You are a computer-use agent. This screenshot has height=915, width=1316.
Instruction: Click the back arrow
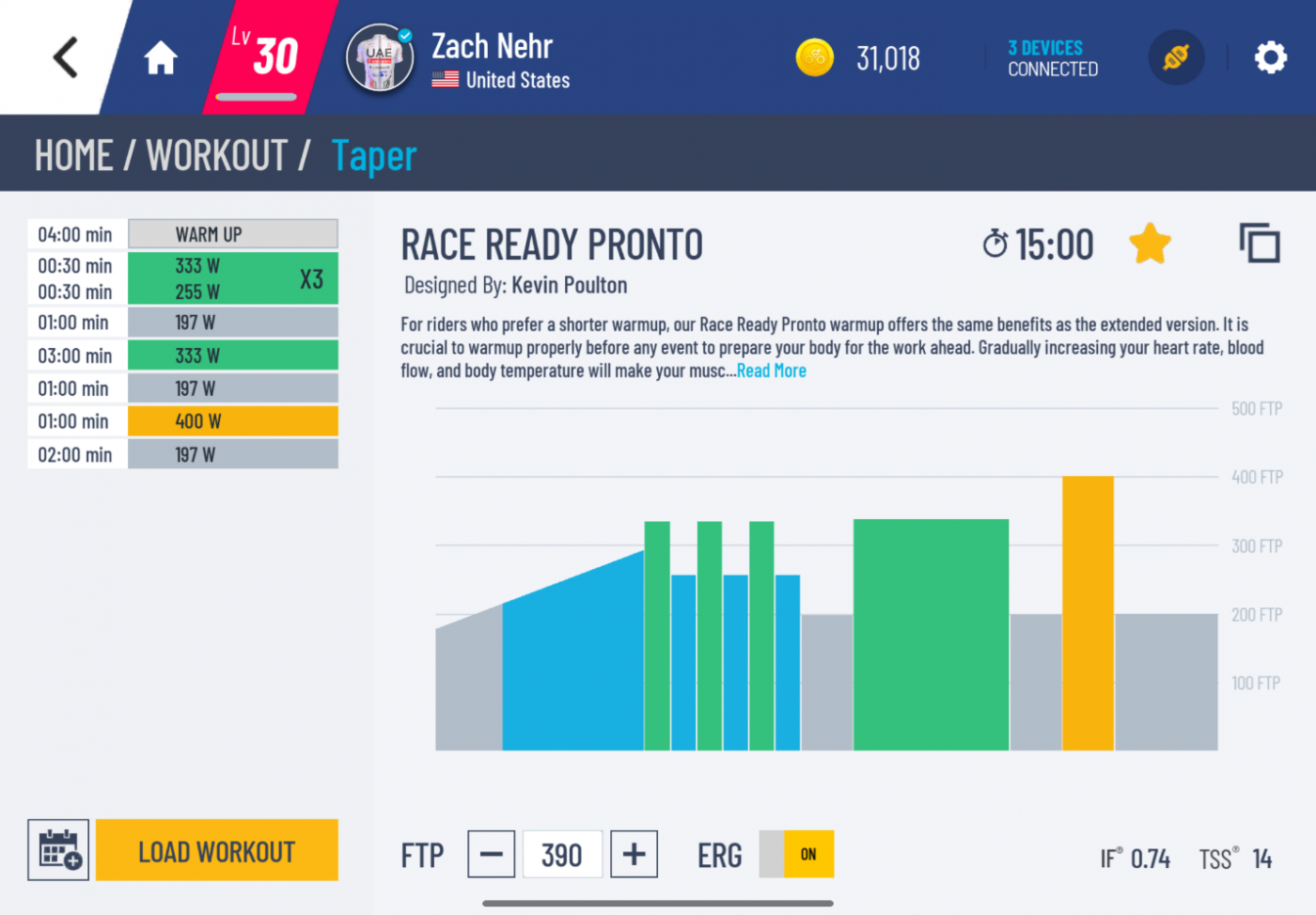click(63, 56)
